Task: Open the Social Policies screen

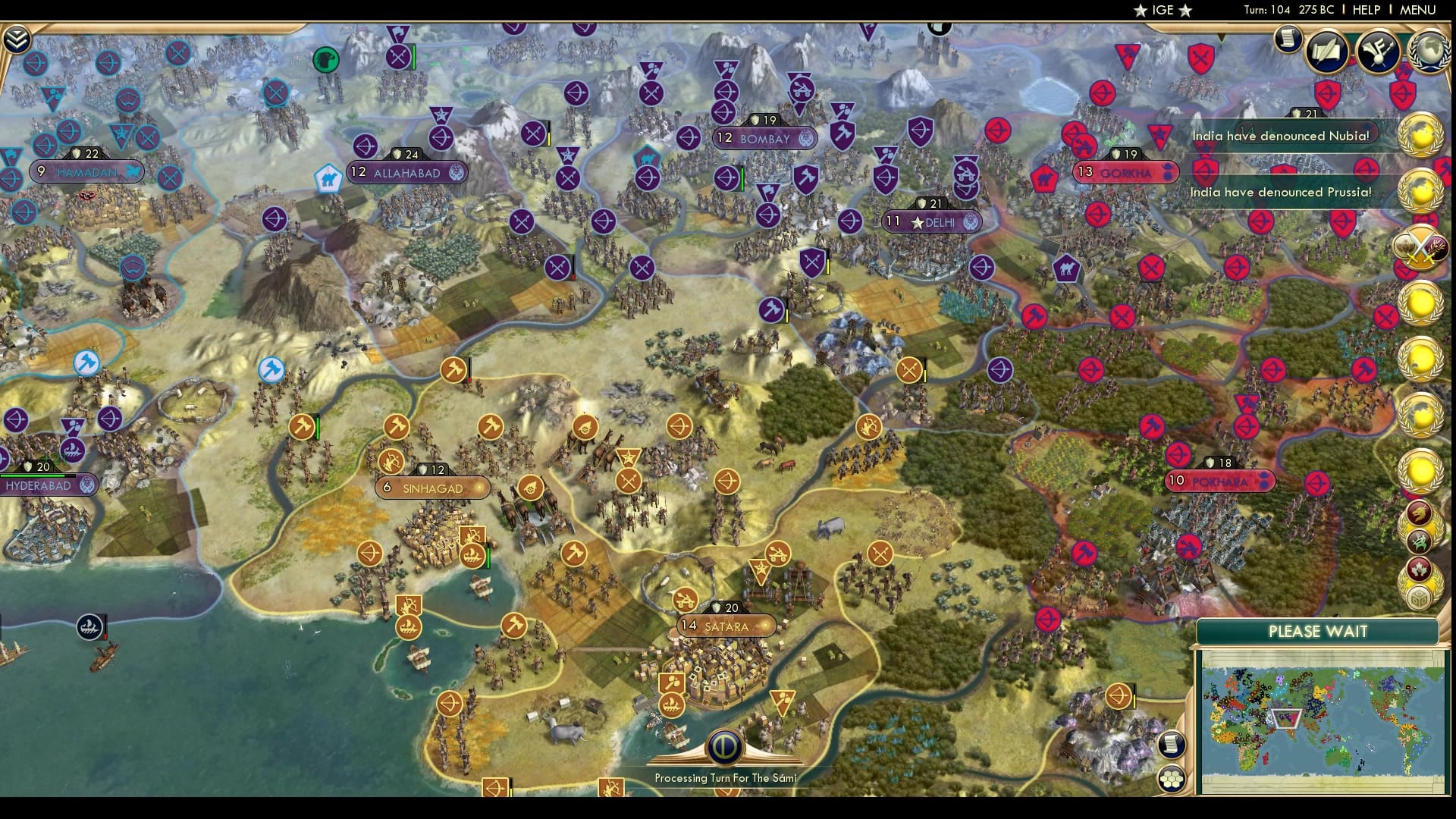Action: tap(1326, 52)
